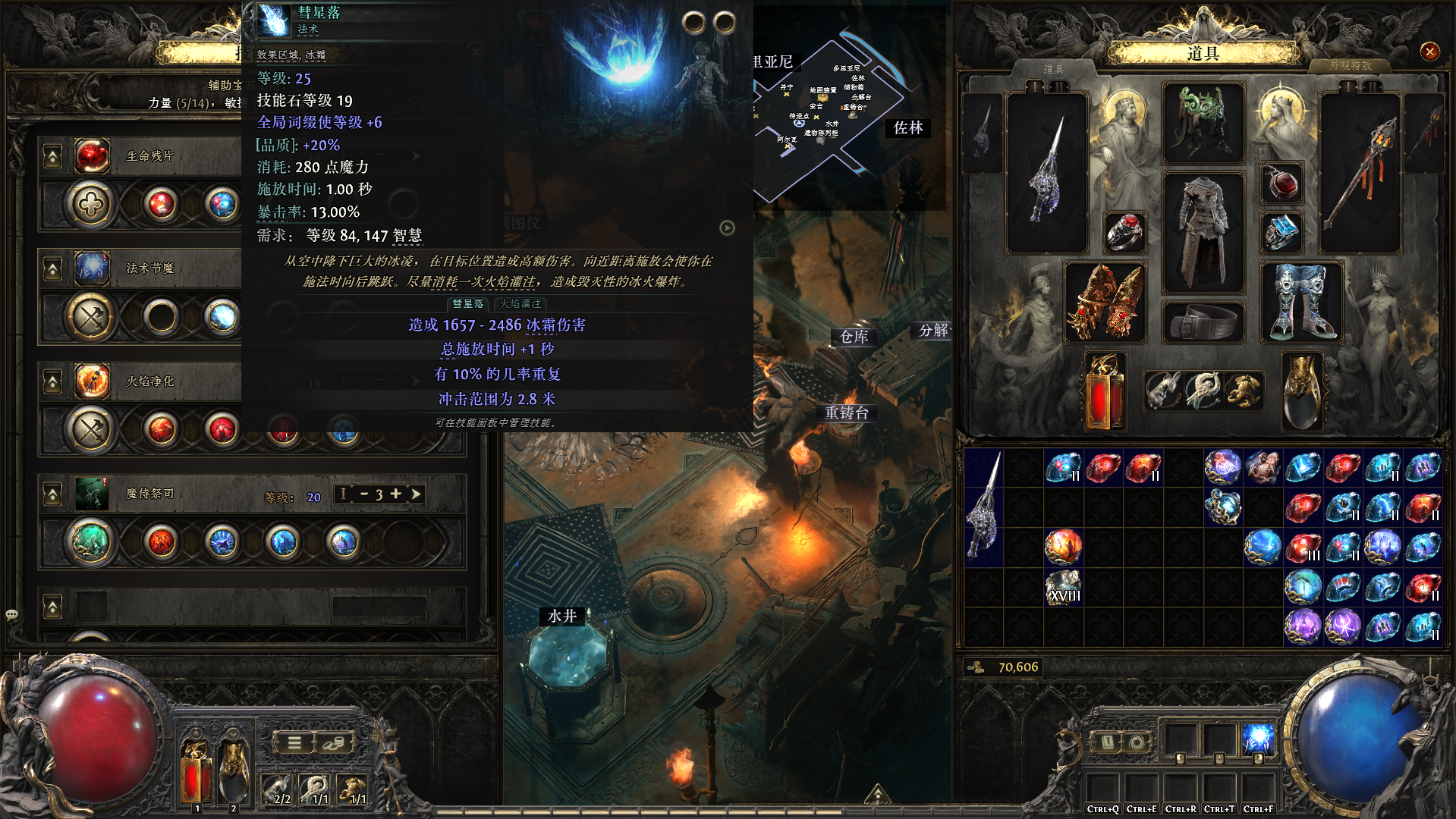Switch to the 外观特效 cosmetics tab
This screenshot has width=1456, height=819.
(1351, 66)
